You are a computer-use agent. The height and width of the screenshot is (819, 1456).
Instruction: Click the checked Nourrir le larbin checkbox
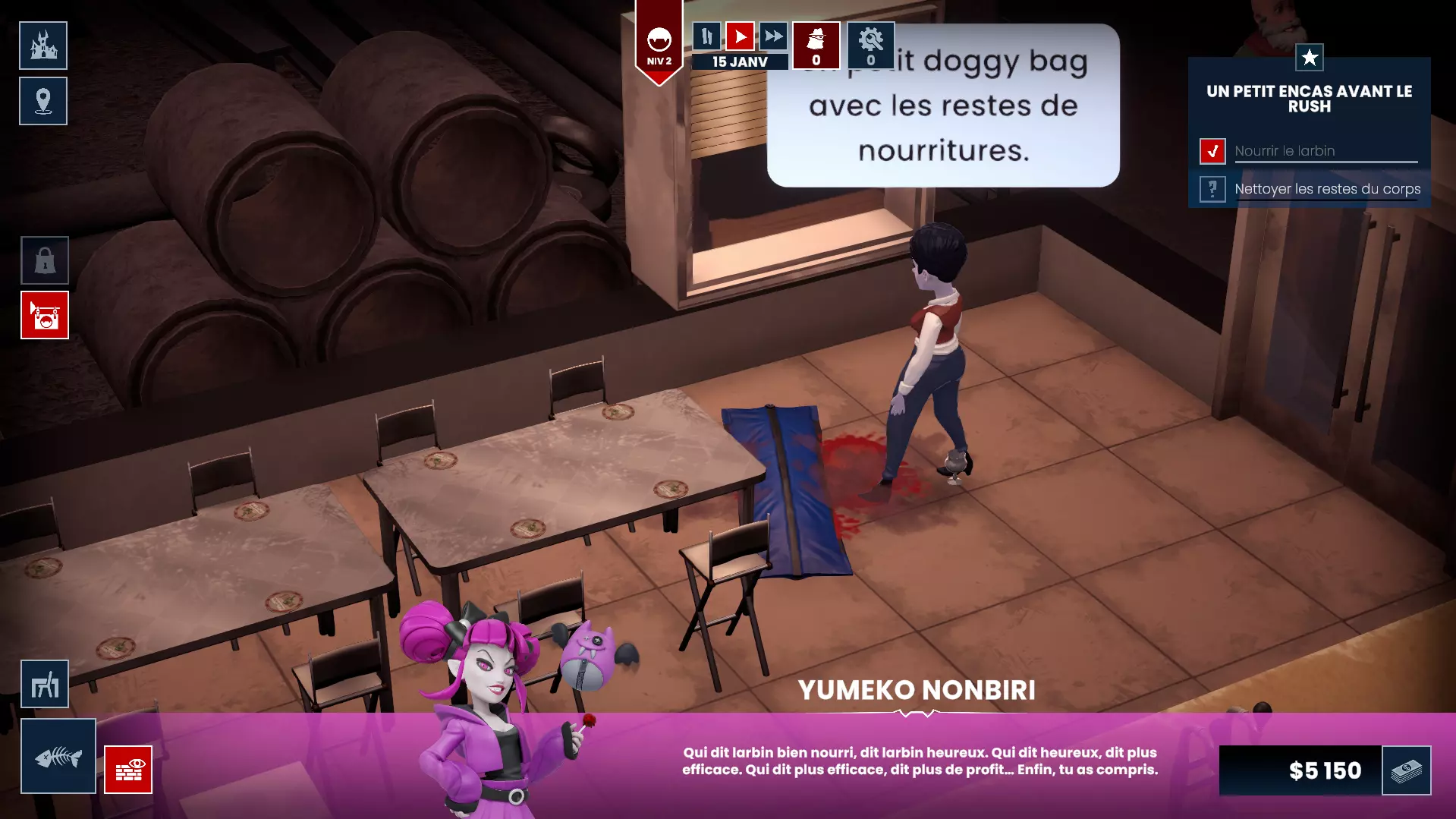pos(1213,151)
